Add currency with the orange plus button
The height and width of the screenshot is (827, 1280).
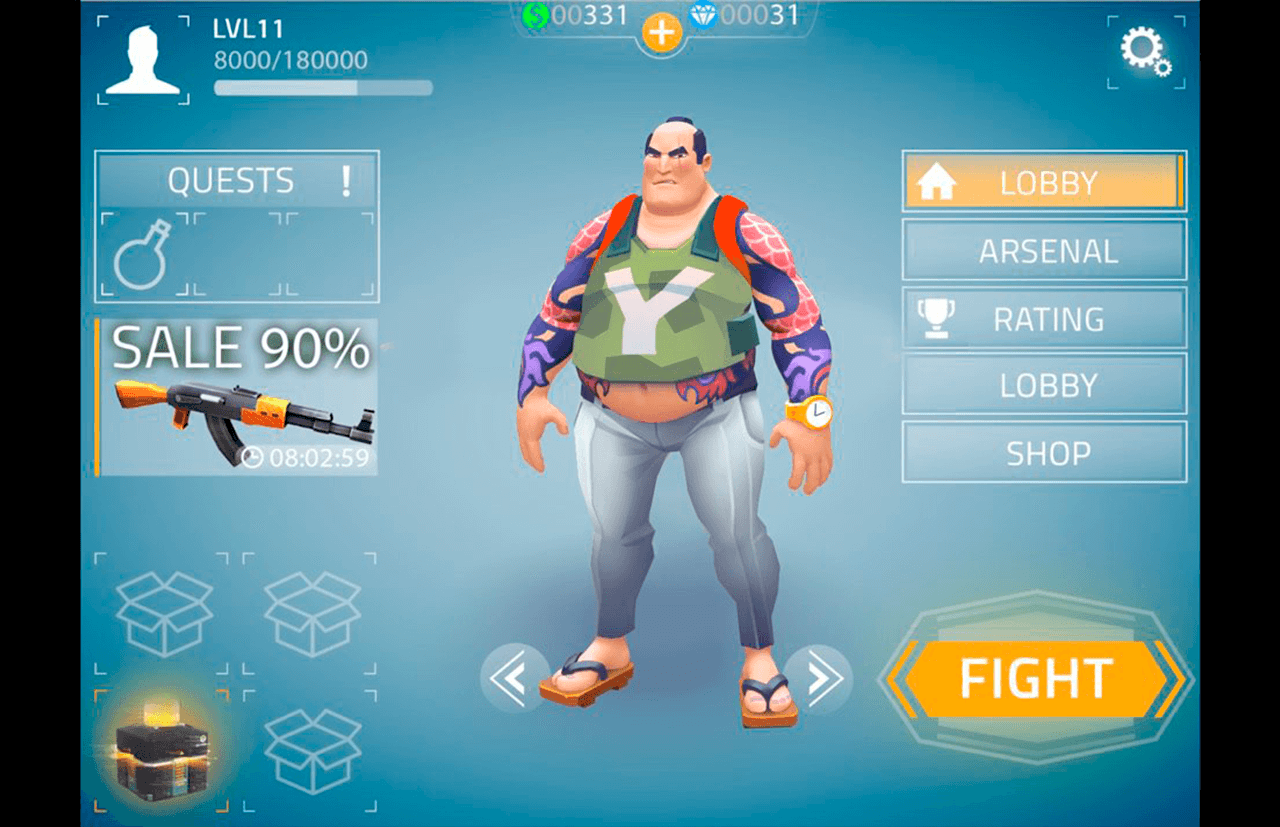(x=661, y=34)
